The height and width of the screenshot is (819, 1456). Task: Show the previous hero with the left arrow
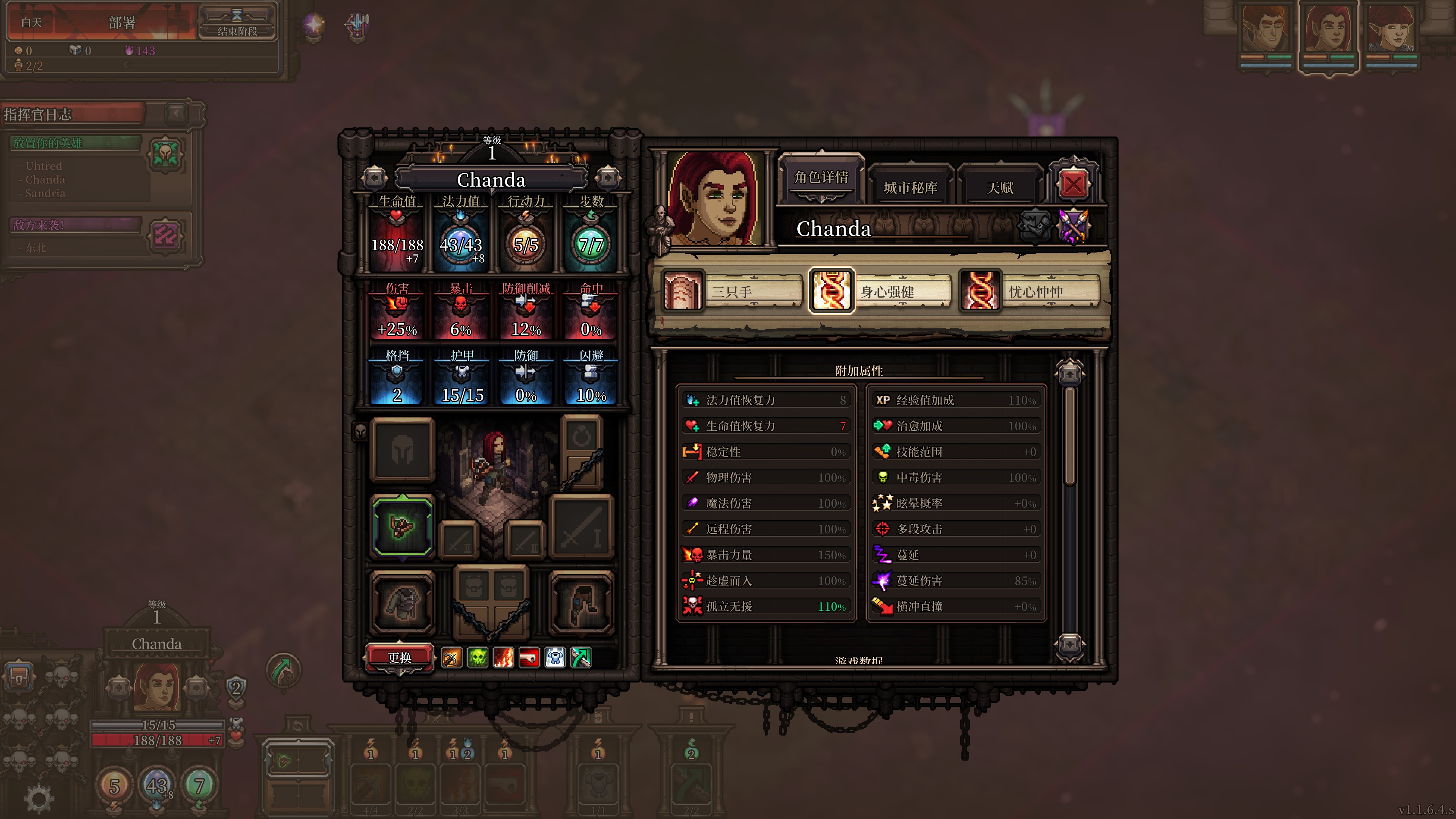374,179
